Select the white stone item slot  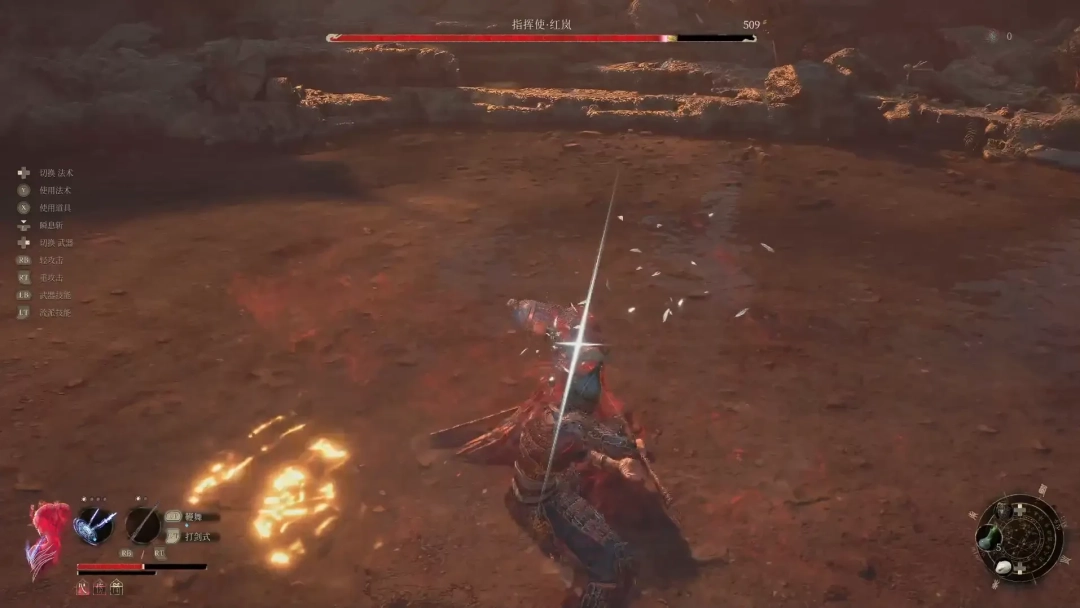pos(1003,567)
